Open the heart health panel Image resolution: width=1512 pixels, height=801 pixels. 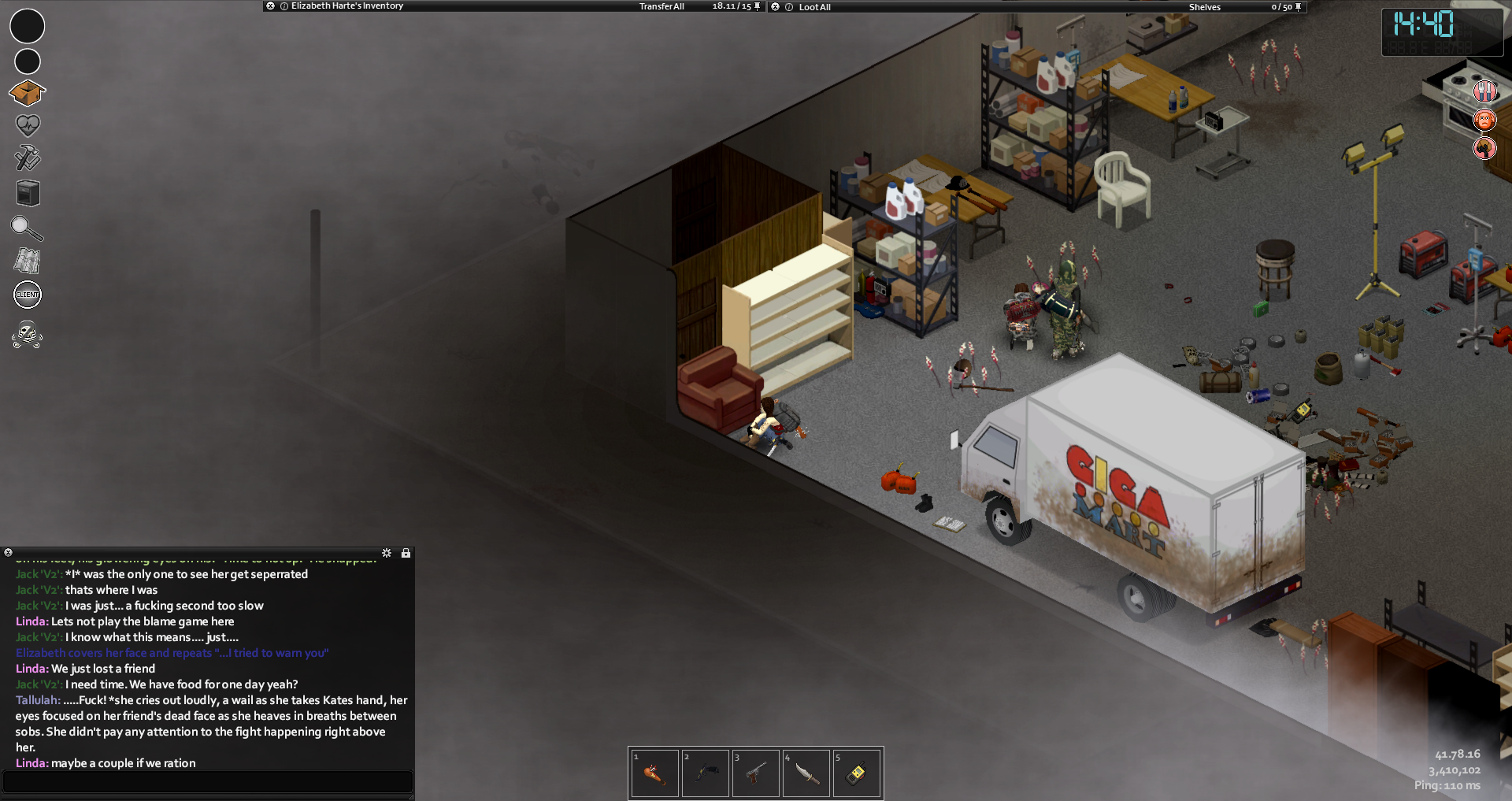tap(28, 125)
